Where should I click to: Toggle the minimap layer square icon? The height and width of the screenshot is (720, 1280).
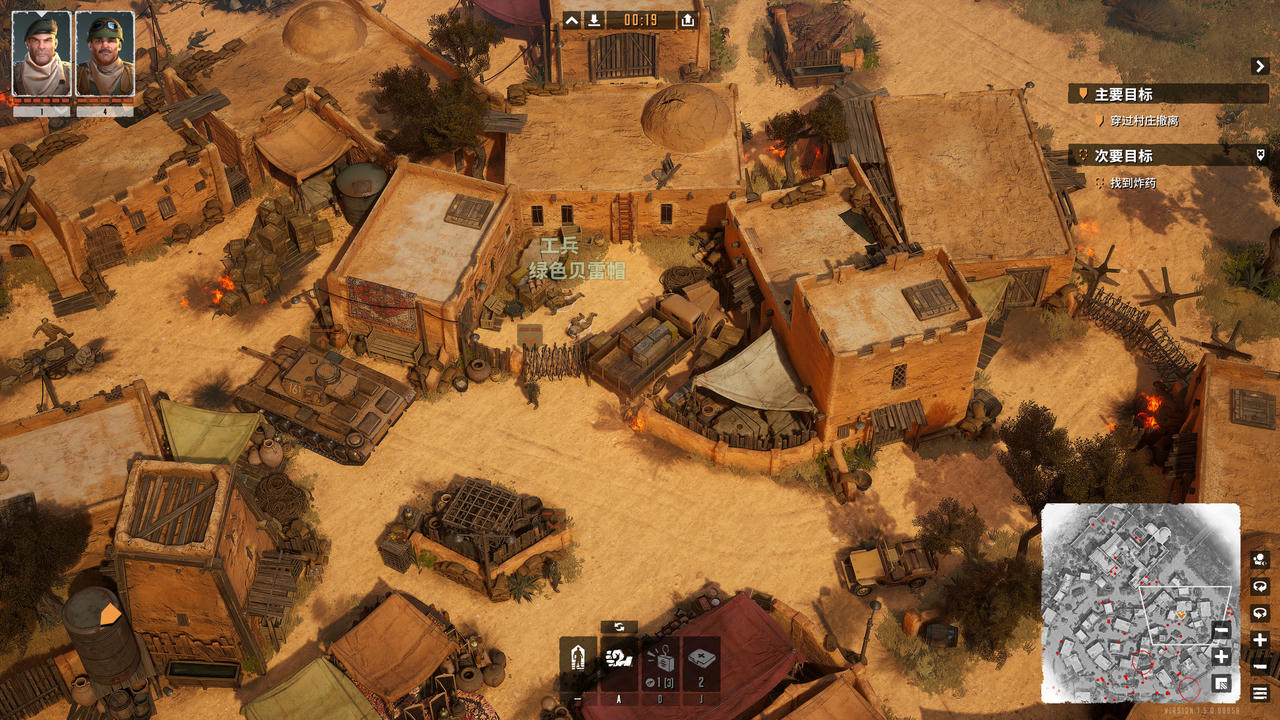(x=1221, y=683)
